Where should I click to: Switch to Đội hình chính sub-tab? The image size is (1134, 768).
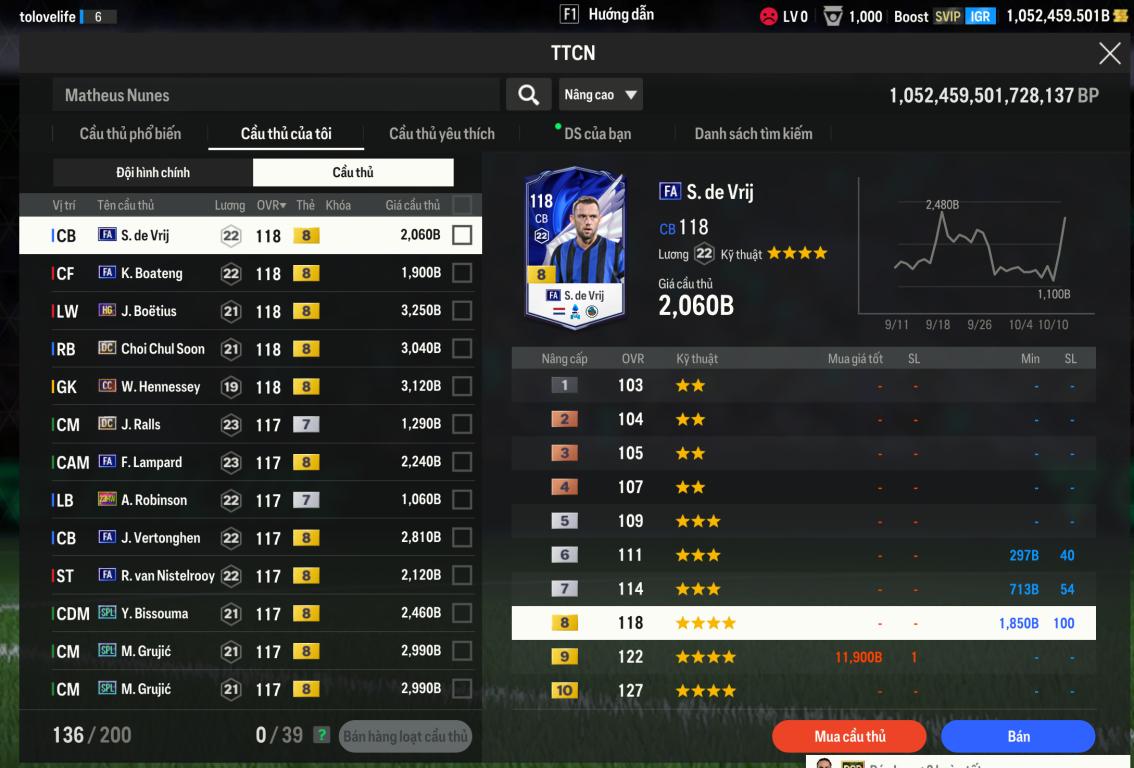pos(153,172)
